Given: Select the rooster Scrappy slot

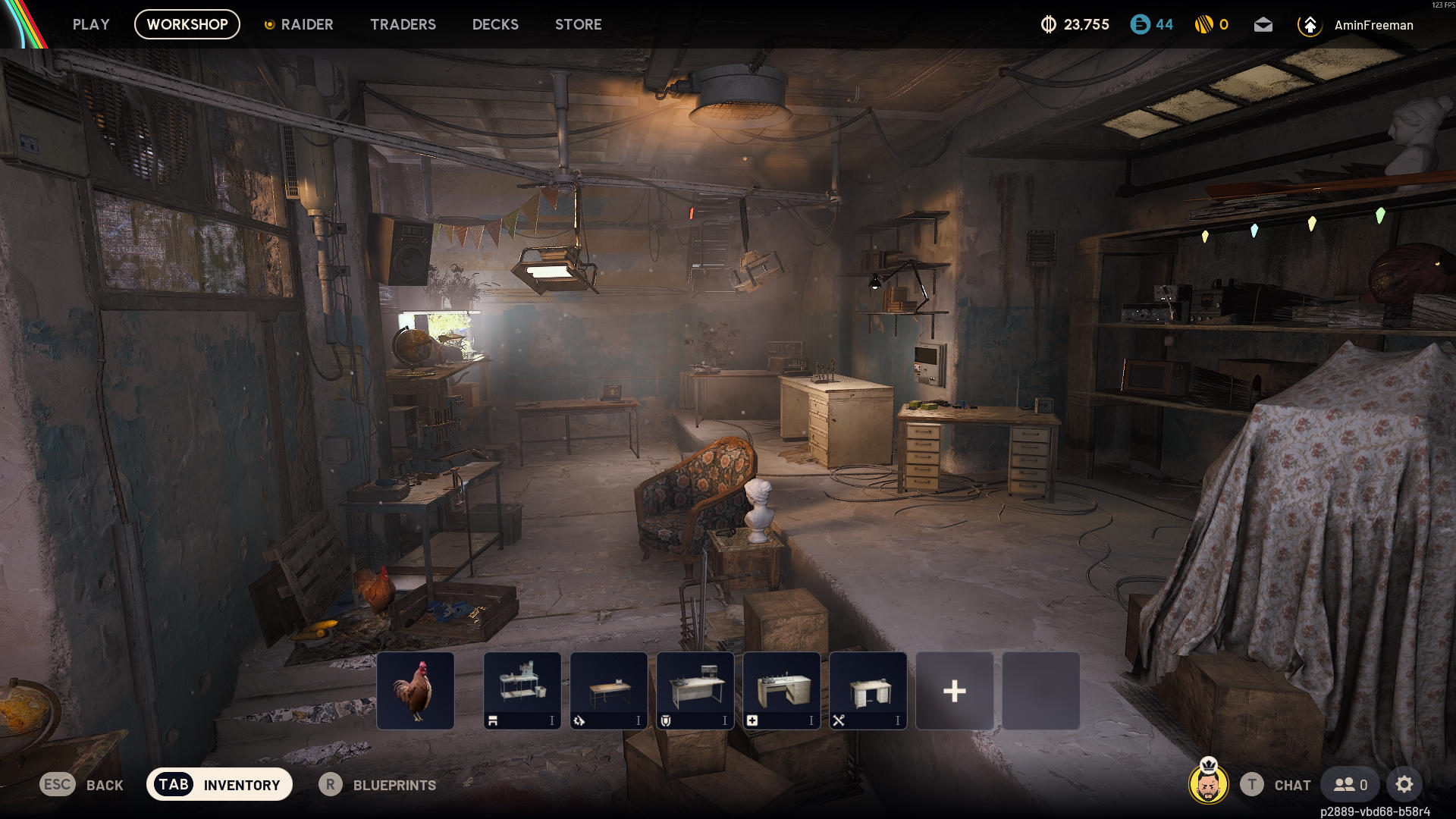Looking at the screenshot, I should pos(416,691).
